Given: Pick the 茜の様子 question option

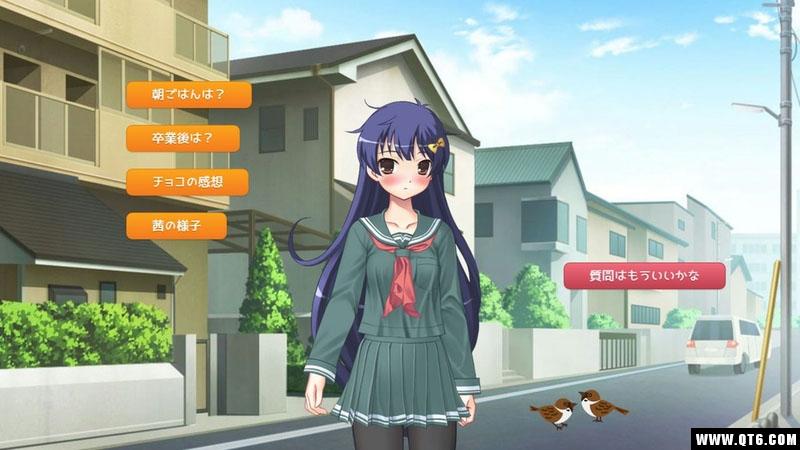Looking at the screenshot, I should point(176,225).
